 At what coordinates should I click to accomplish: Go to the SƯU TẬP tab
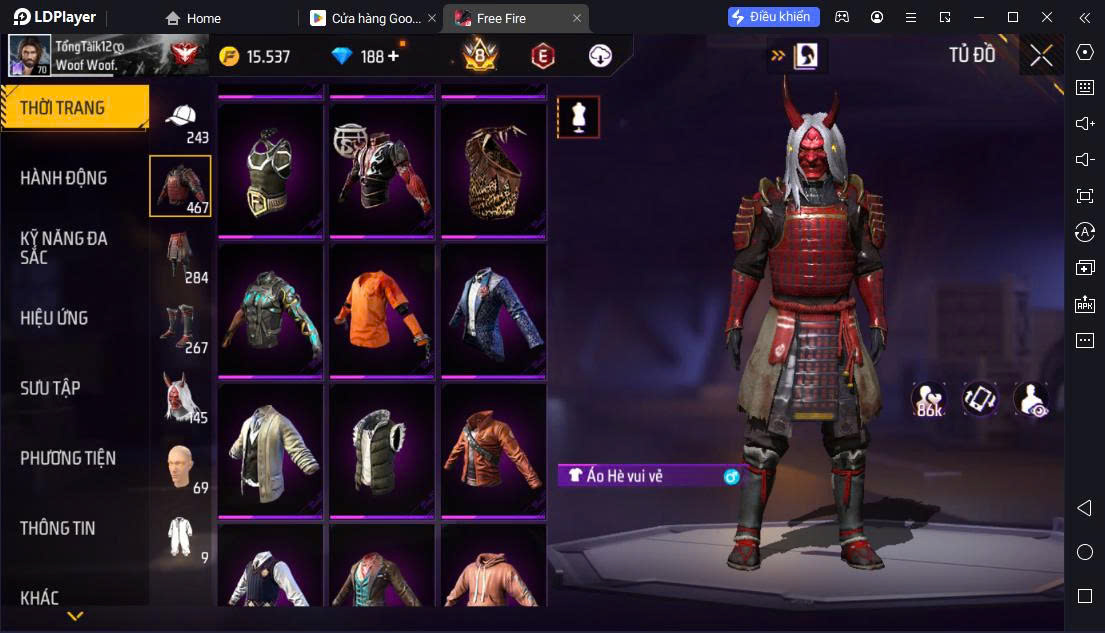[50, 388]
